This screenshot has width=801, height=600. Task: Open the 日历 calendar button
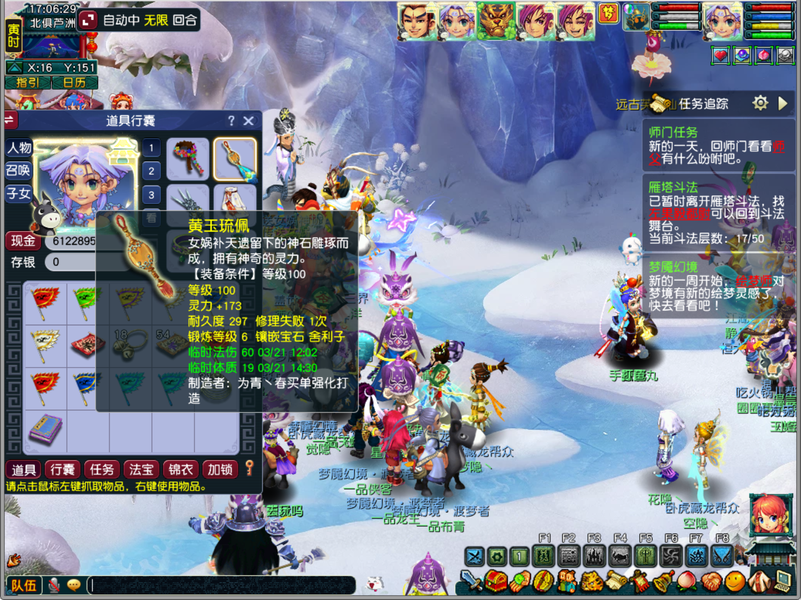[73, 83]
